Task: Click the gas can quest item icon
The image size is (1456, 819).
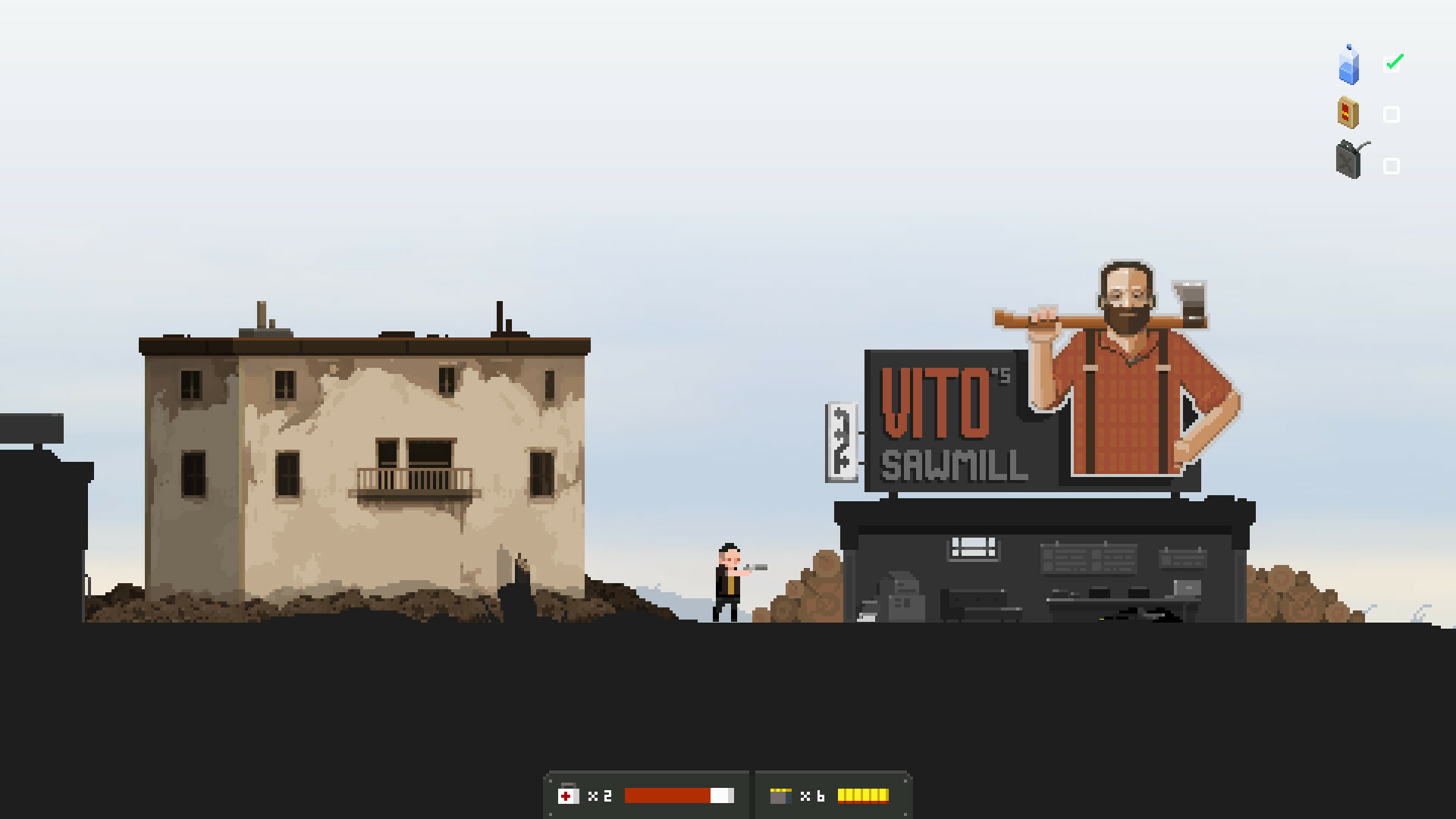Action: pos(1347,162)
